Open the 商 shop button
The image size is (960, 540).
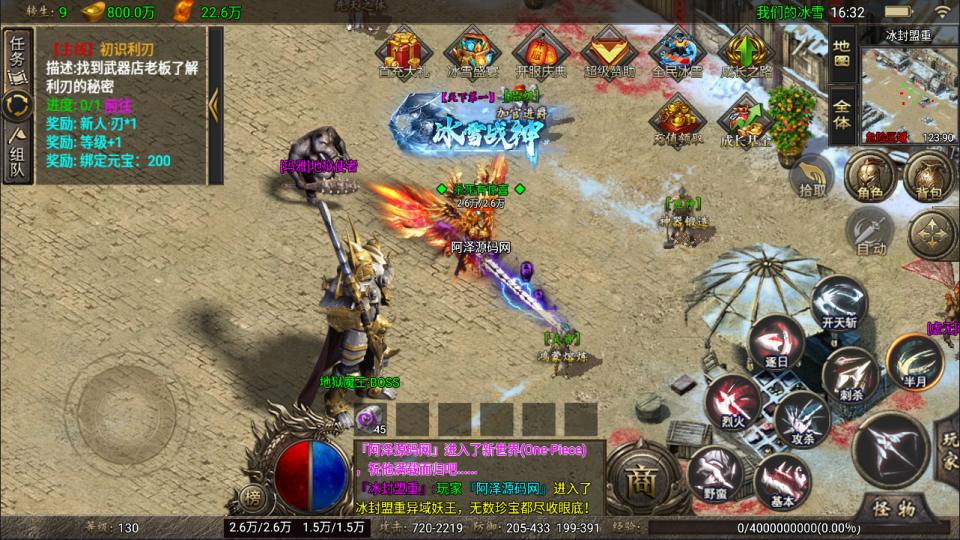pyautogui.click(x=641, y=476)
